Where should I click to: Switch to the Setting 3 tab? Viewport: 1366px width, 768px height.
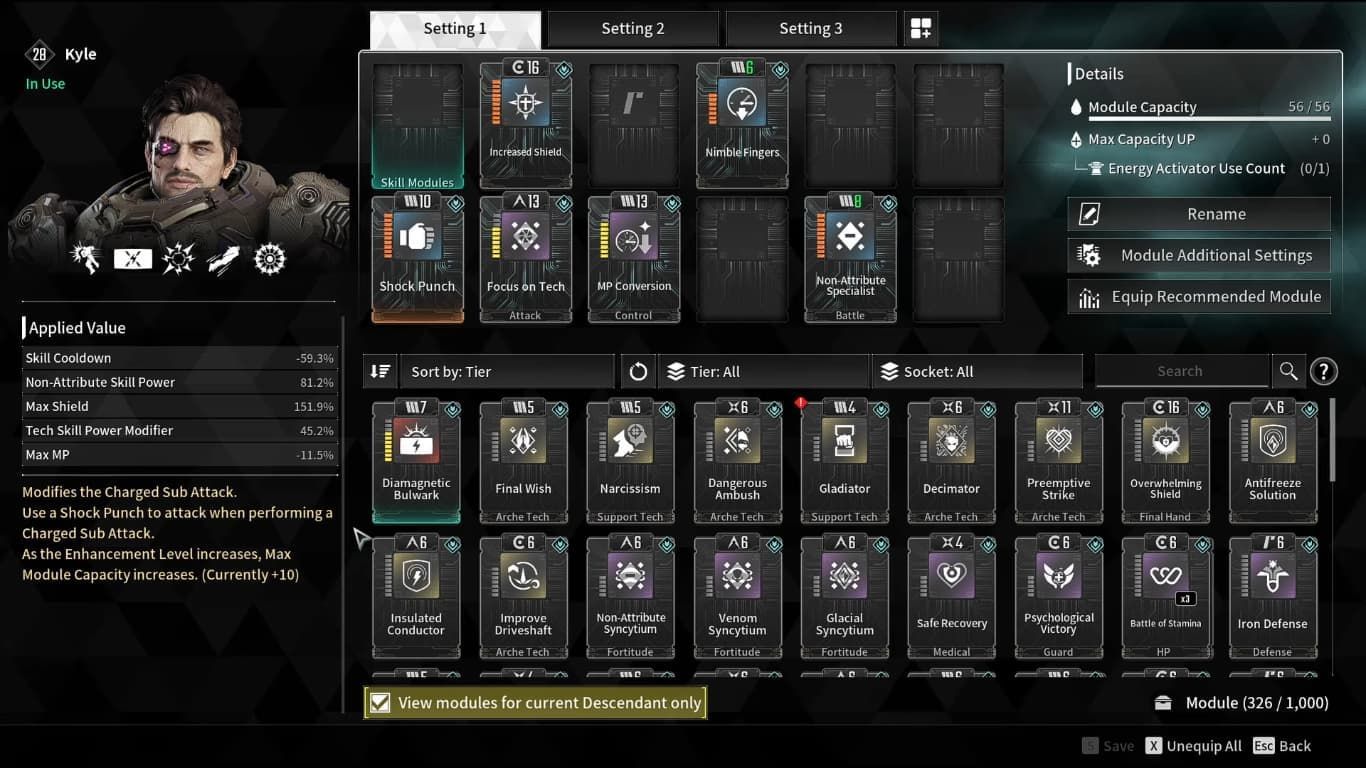811,27
